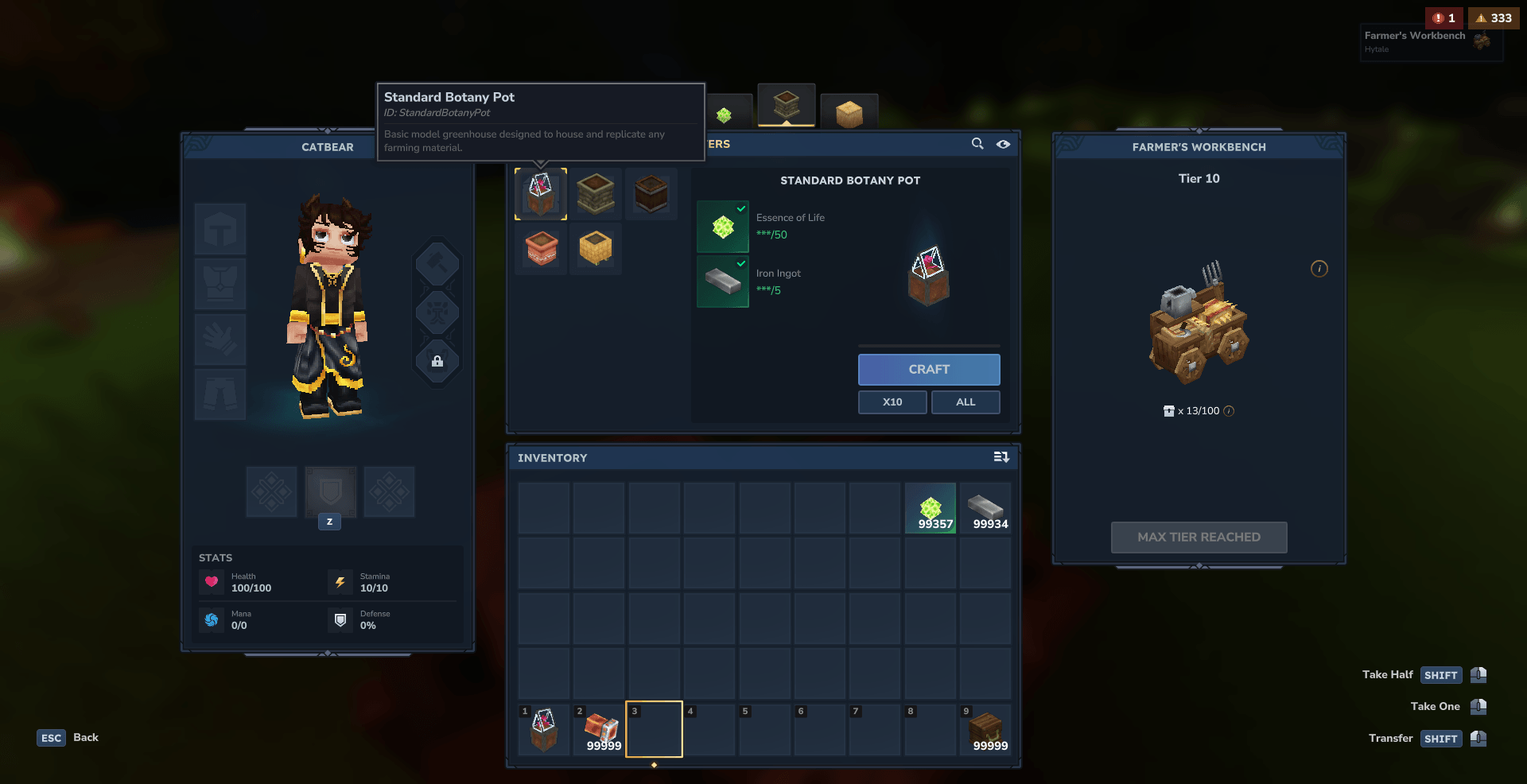Screen dimensions: 1527x784
Task: Select the dark wooden crate recipe
Action: click(651, 194)
